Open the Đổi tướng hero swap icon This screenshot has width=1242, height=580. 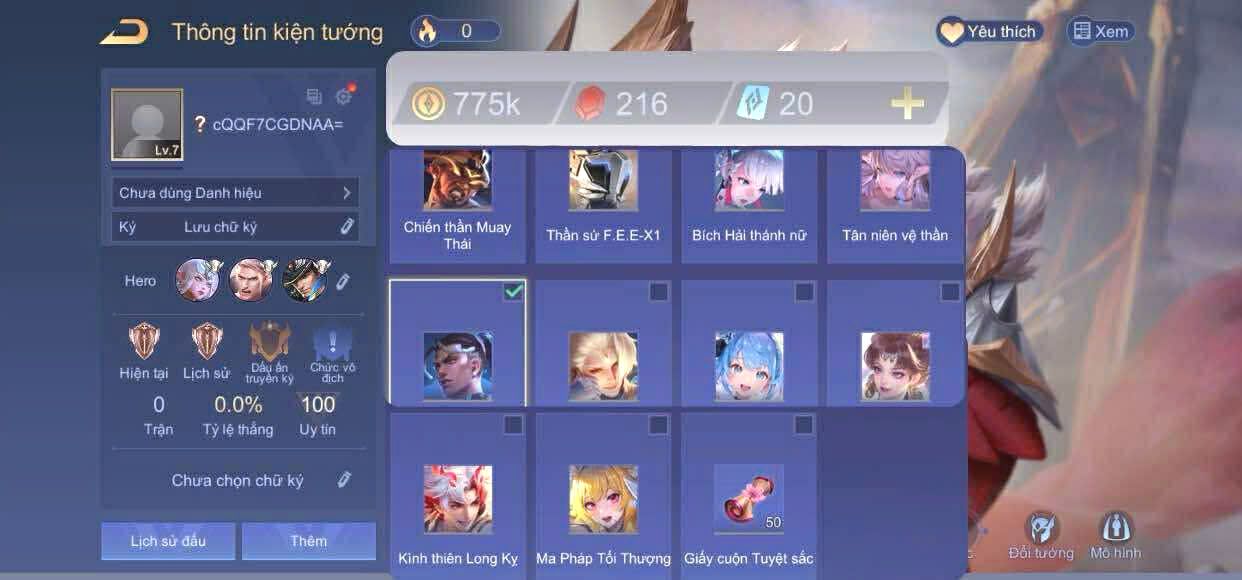1041,536
